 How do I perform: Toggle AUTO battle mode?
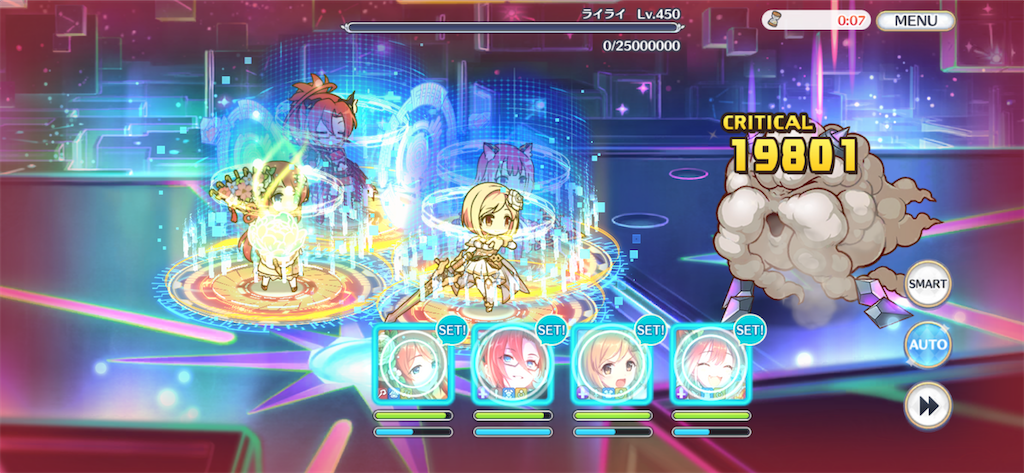[x=927, y=345]
